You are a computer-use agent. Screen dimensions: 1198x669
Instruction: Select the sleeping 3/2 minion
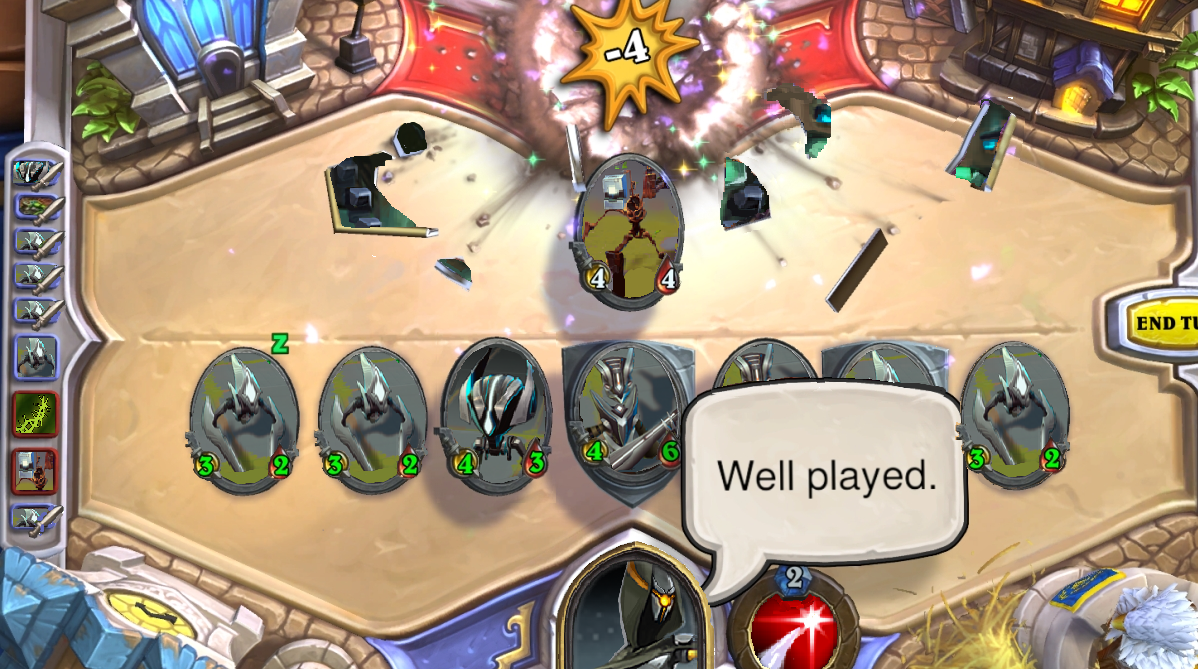click(x=244, y=421)
